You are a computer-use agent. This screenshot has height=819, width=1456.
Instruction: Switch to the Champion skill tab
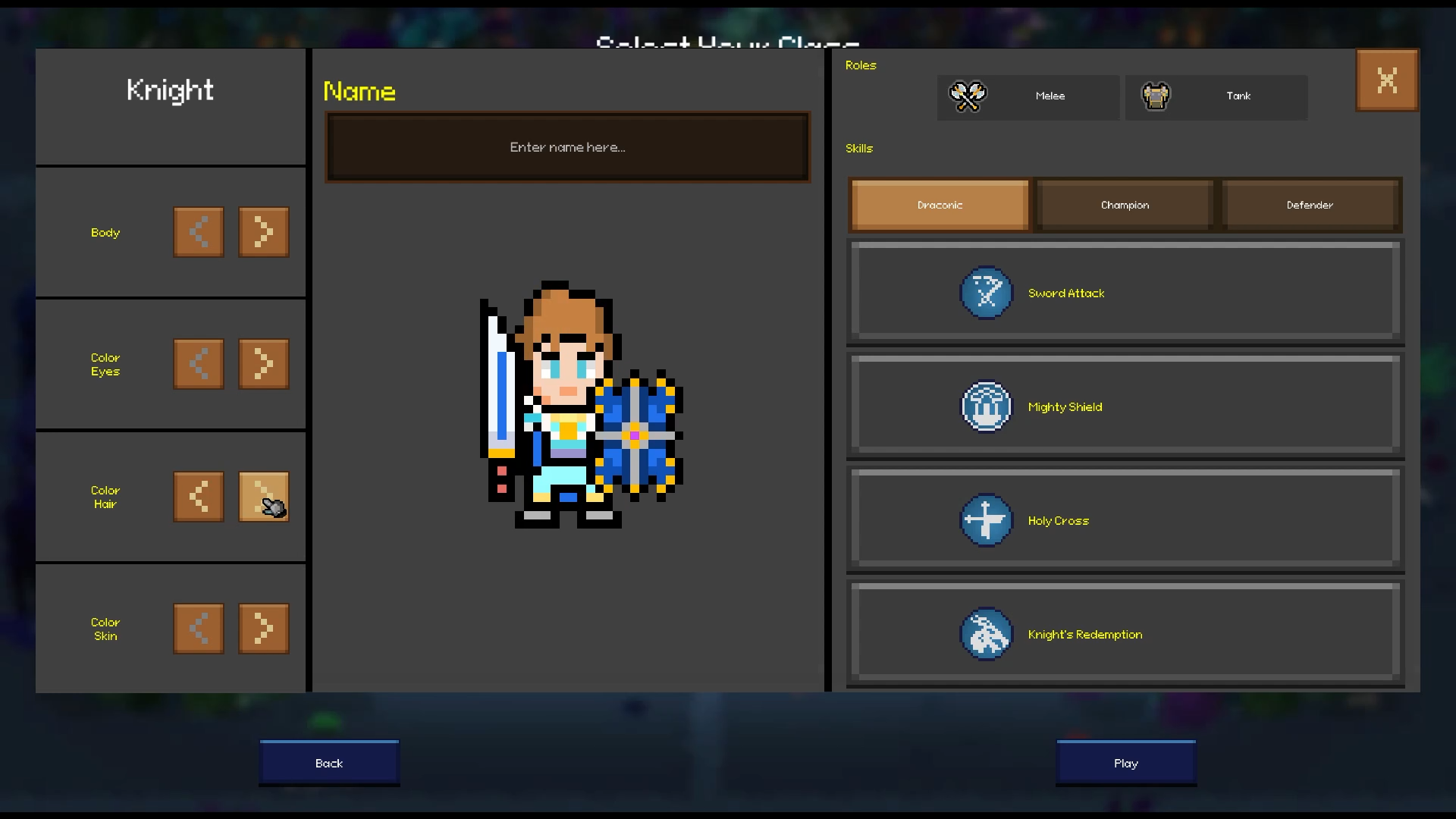tap(1125, 205)
